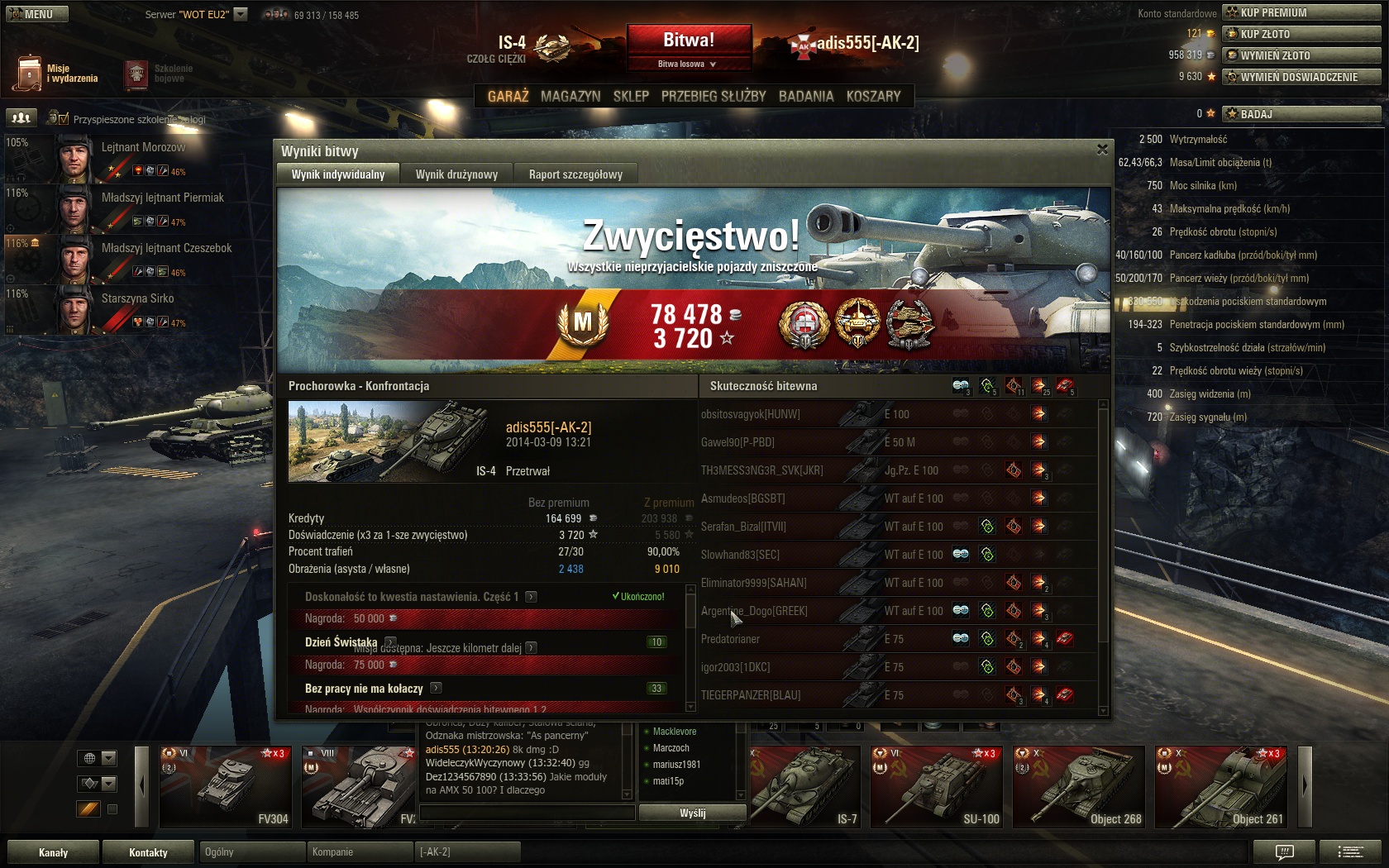Select the Wynik indywidualny tab
The image size is (1389, 868).
[x=338, y=174]
